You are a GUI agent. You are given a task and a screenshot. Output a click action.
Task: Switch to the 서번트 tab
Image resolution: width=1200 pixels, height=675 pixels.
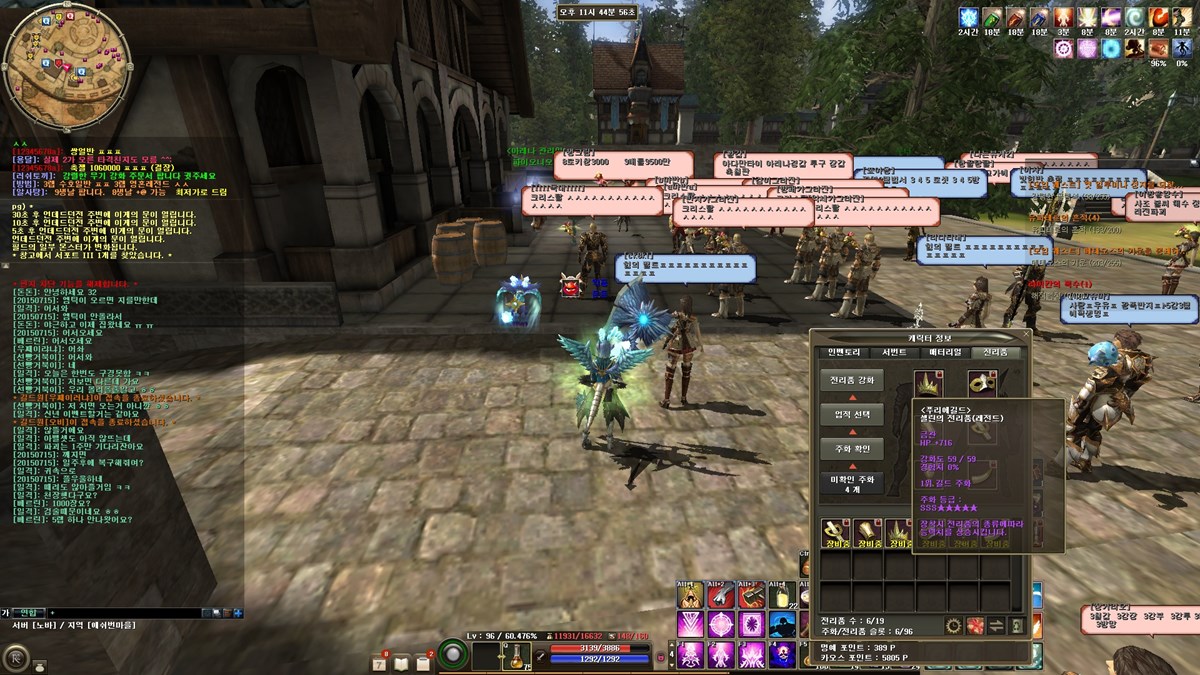[894, 352]
